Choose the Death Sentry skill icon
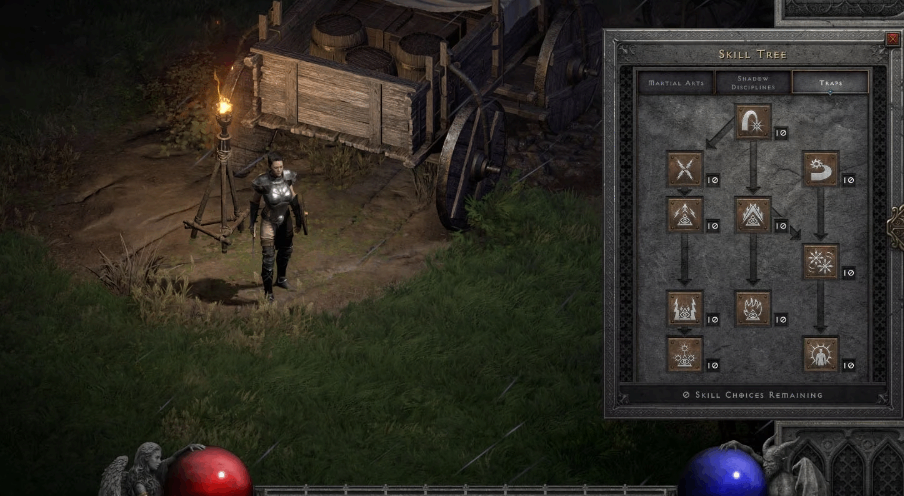The height and width of the screenshot is (496, 904). tap(685, 354)
